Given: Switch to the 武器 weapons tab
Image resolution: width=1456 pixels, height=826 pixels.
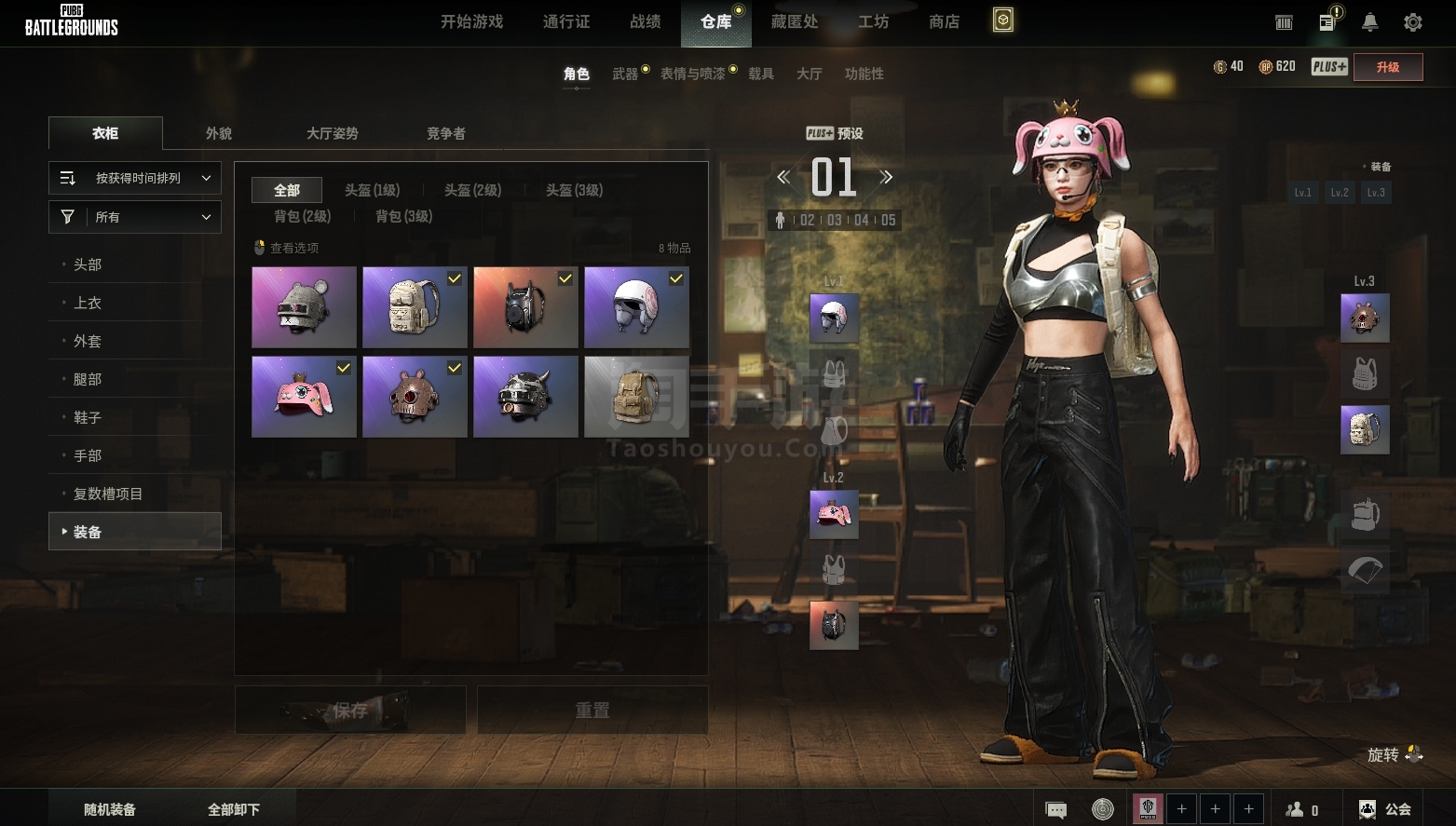Looking at the screenshot, I should pos(625,74).
